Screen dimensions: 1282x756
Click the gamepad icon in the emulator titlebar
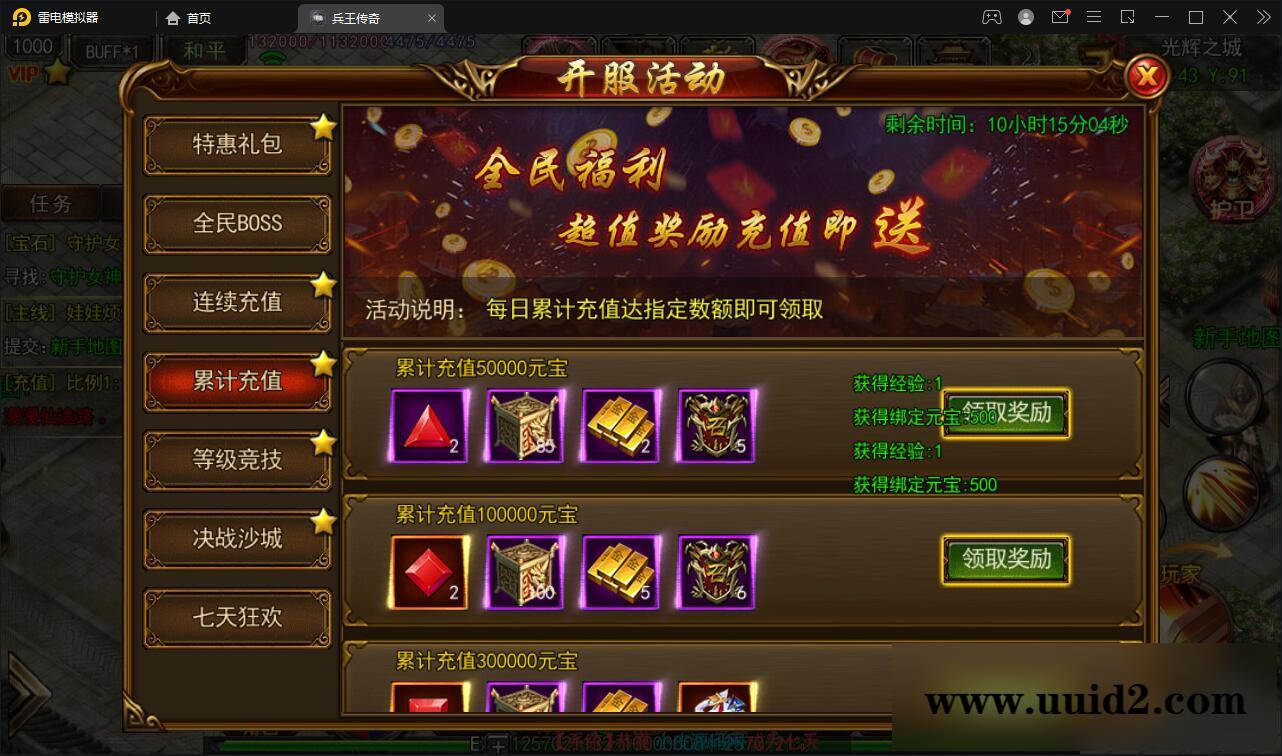991,17
